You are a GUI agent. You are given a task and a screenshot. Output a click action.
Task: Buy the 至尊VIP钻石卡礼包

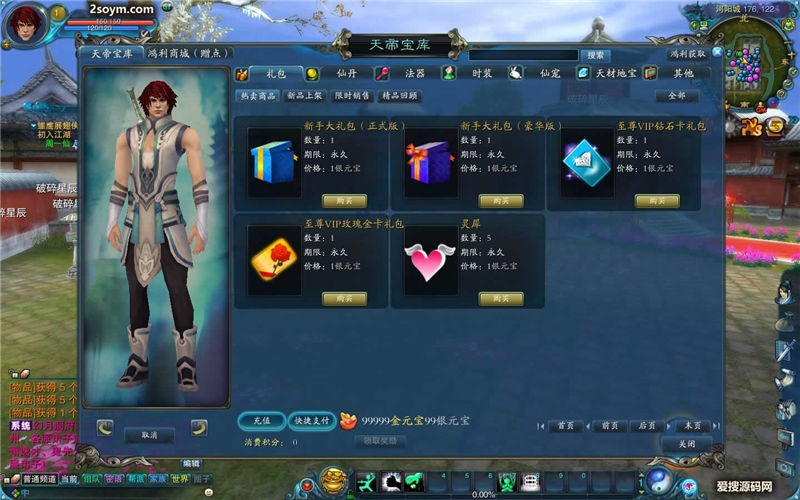pyautogui.click(x=657, y=200)
